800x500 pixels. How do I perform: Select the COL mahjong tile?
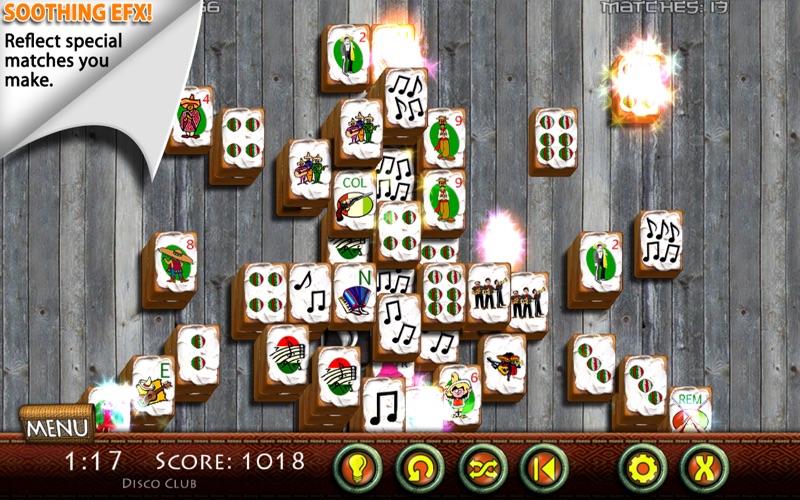pyautogui.click(x=356, y=200)
